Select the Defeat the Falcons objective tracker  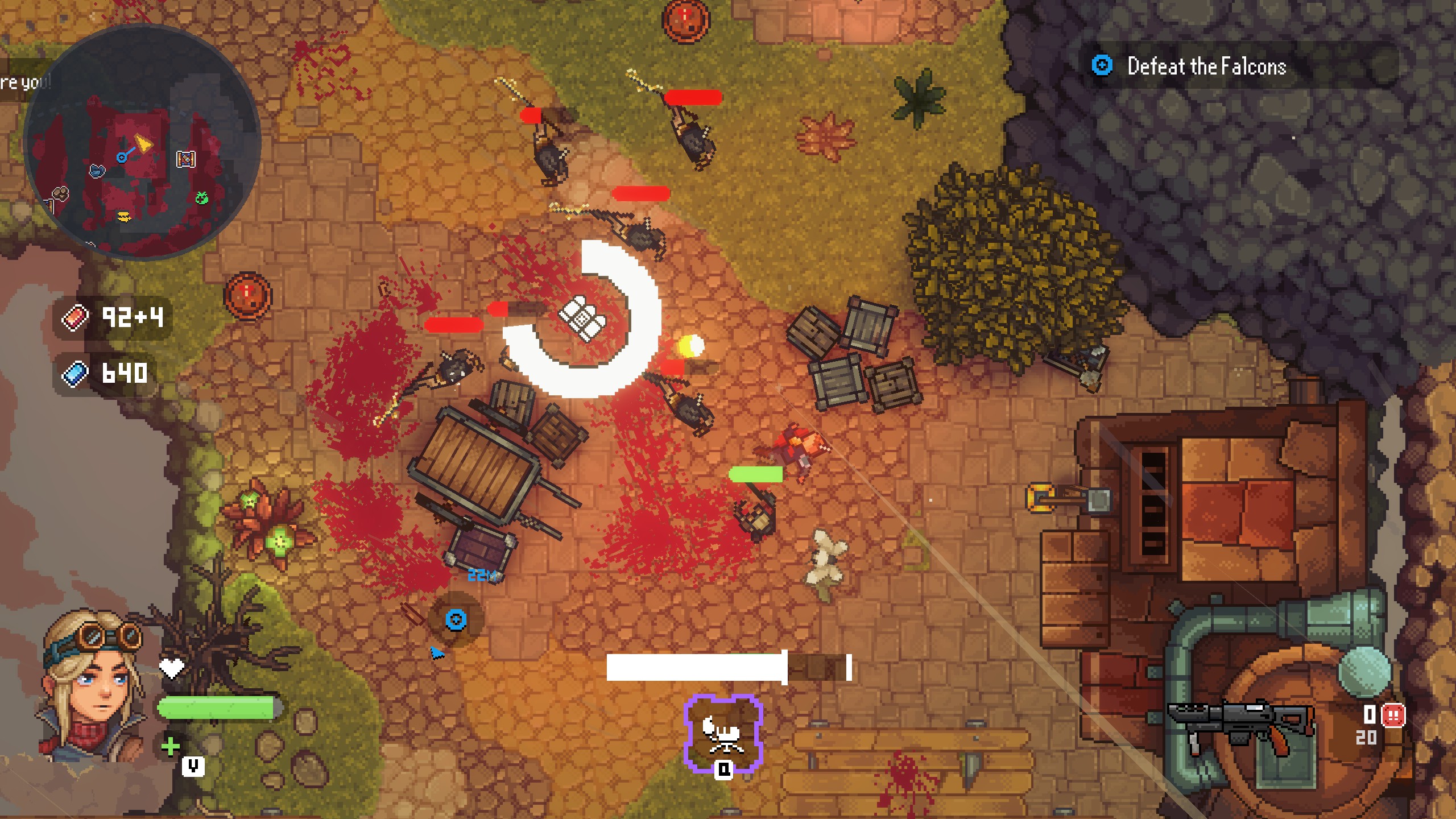[1206, 66]
